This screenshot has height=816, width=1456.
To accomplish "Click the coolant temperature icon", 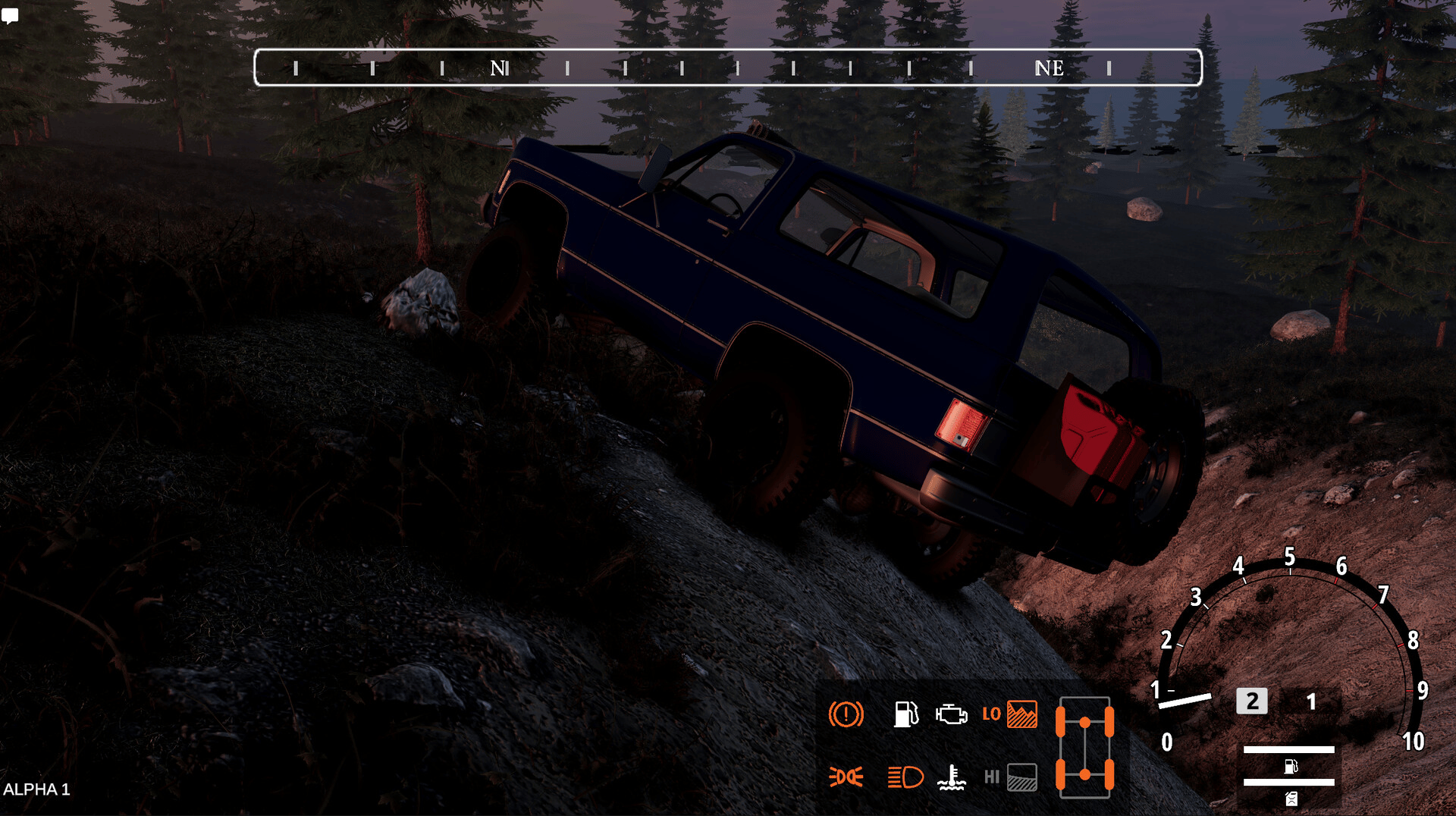I will [x=951, y=777].
